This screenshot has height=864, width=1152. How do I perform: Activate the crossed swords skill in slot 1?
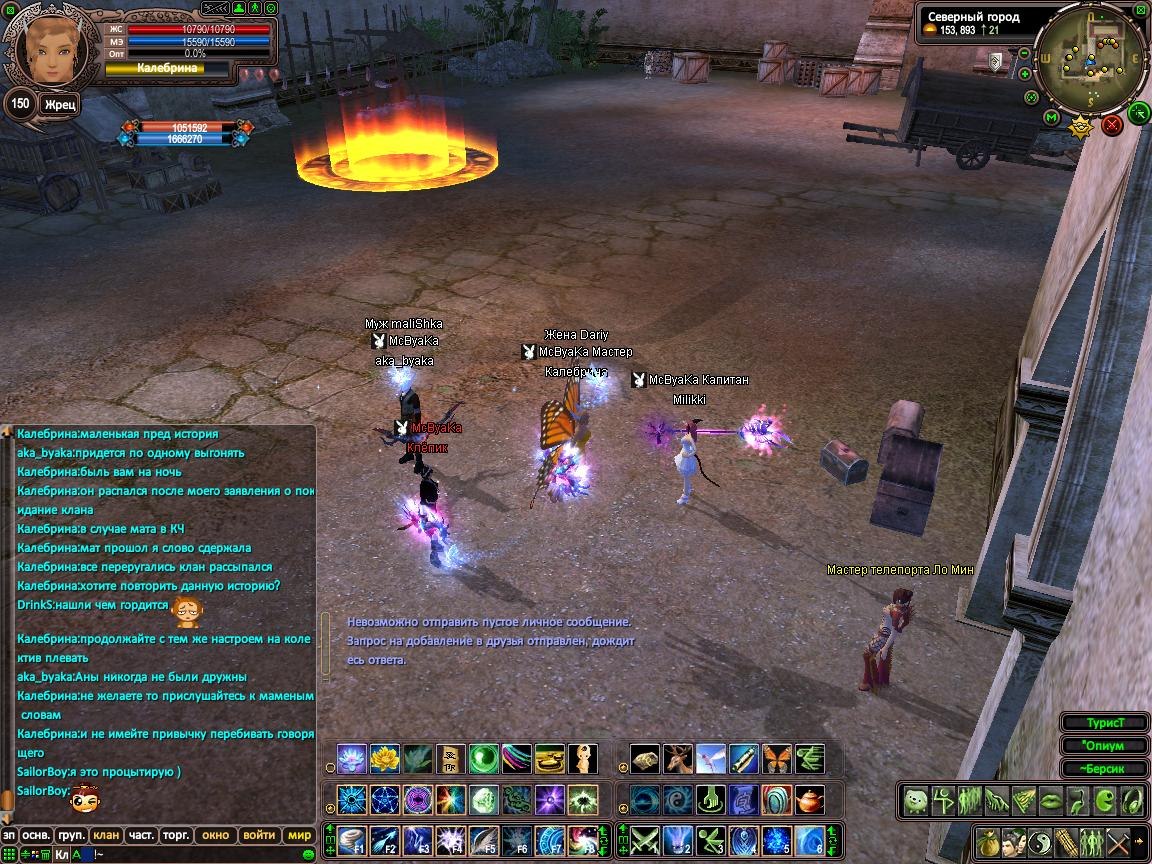(645, 840)
